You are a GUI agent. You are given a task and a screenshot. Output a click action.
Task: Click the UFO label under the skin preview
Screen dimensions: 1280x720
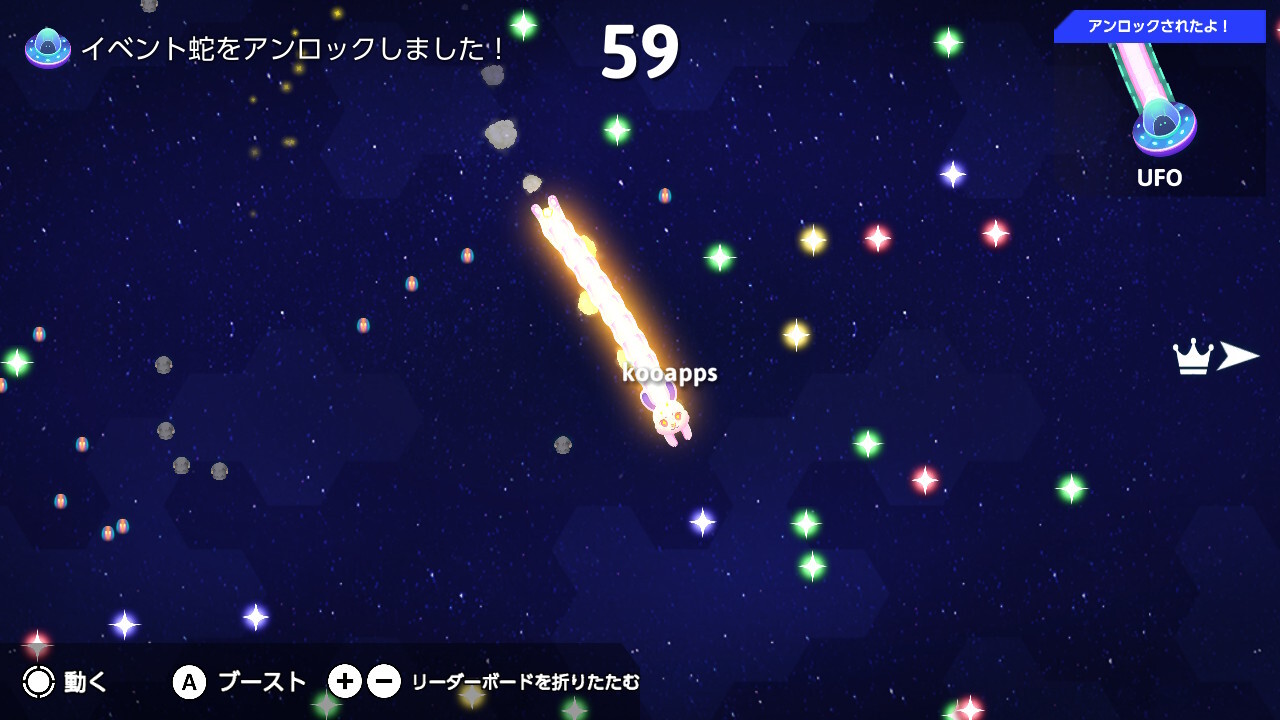pyautogui.click(x=1158, y=179)
